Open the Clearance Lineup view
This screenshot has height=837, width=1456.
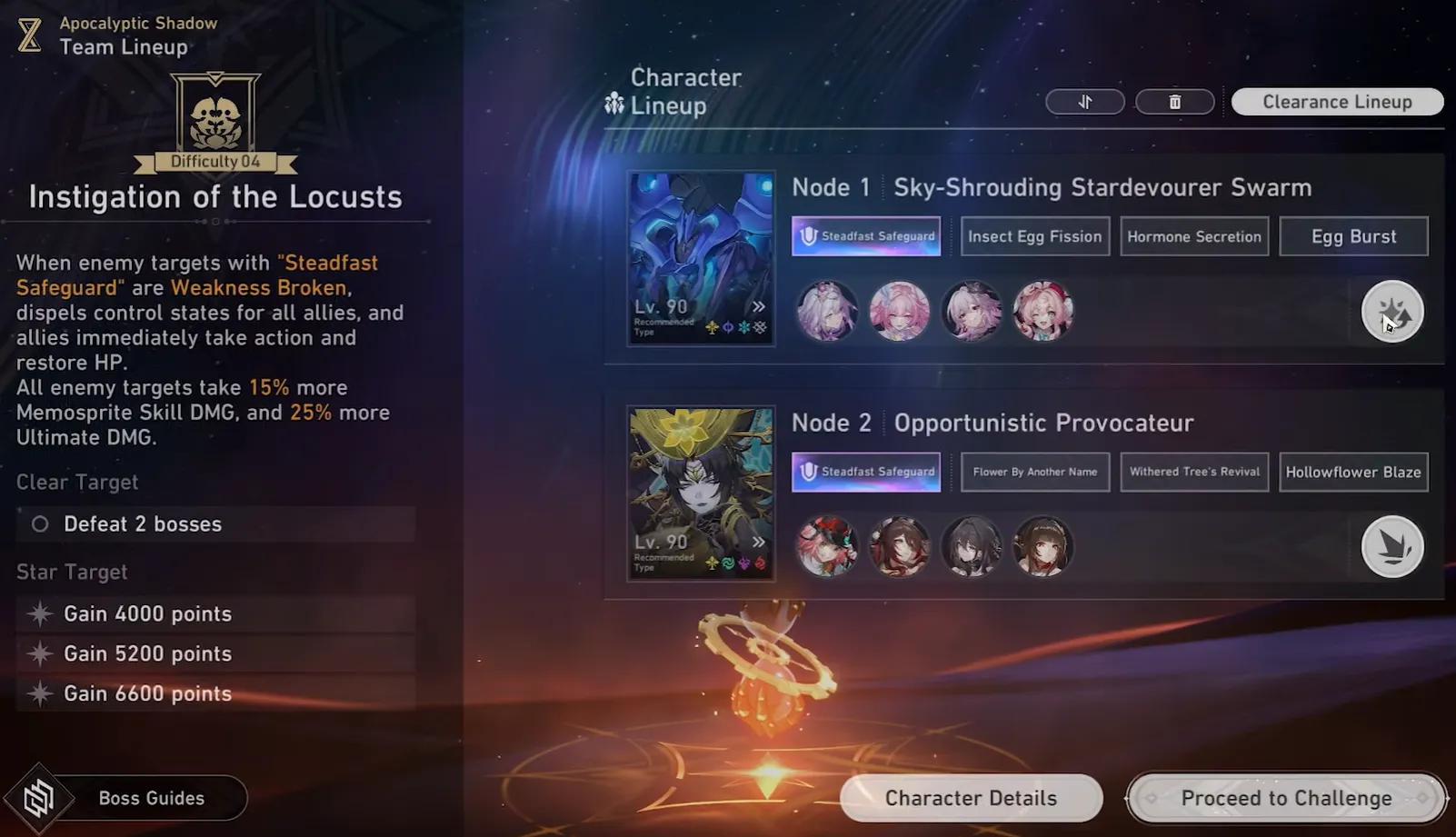(x=1337, y=102)
